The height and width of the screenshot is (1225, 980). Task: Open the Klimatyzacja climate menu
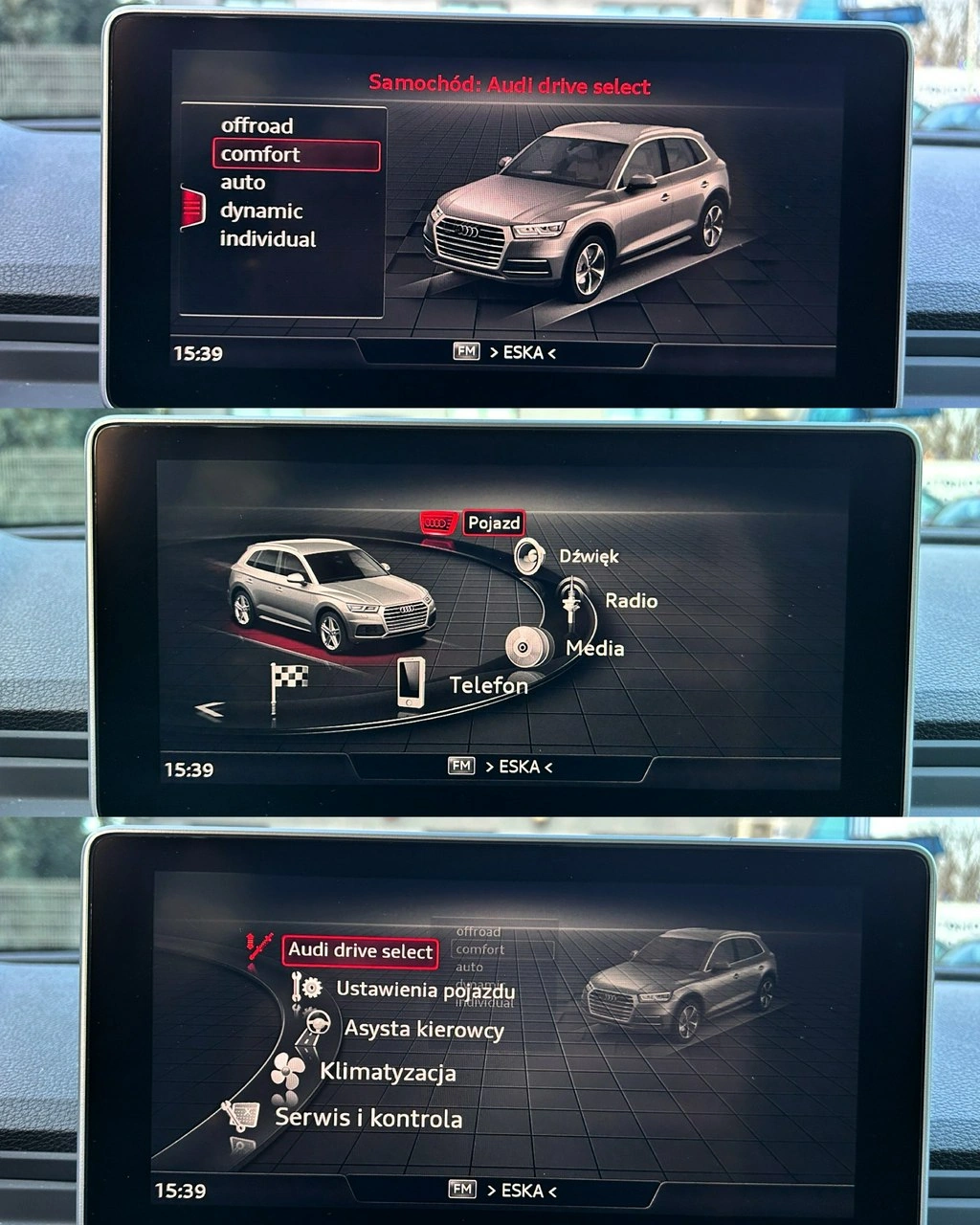388,1072
